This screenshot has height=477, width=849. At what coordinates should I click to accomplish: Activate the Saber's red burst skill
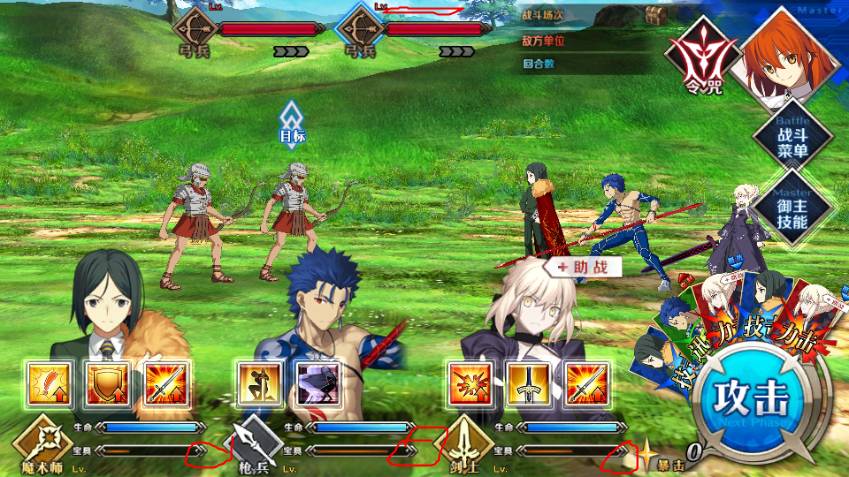tap(472, 384)
